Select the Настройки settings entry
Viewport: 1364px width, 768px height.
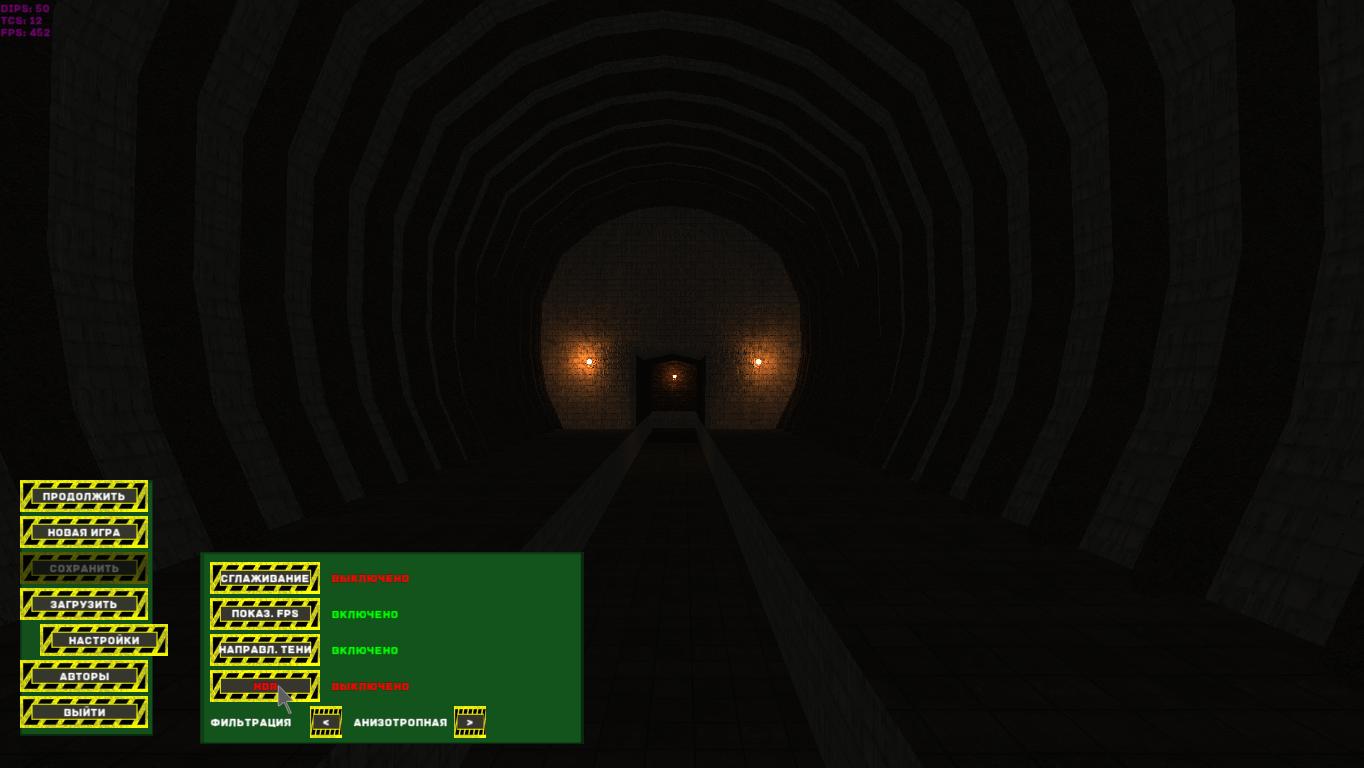pyautogui.click(x=104, y=640)
